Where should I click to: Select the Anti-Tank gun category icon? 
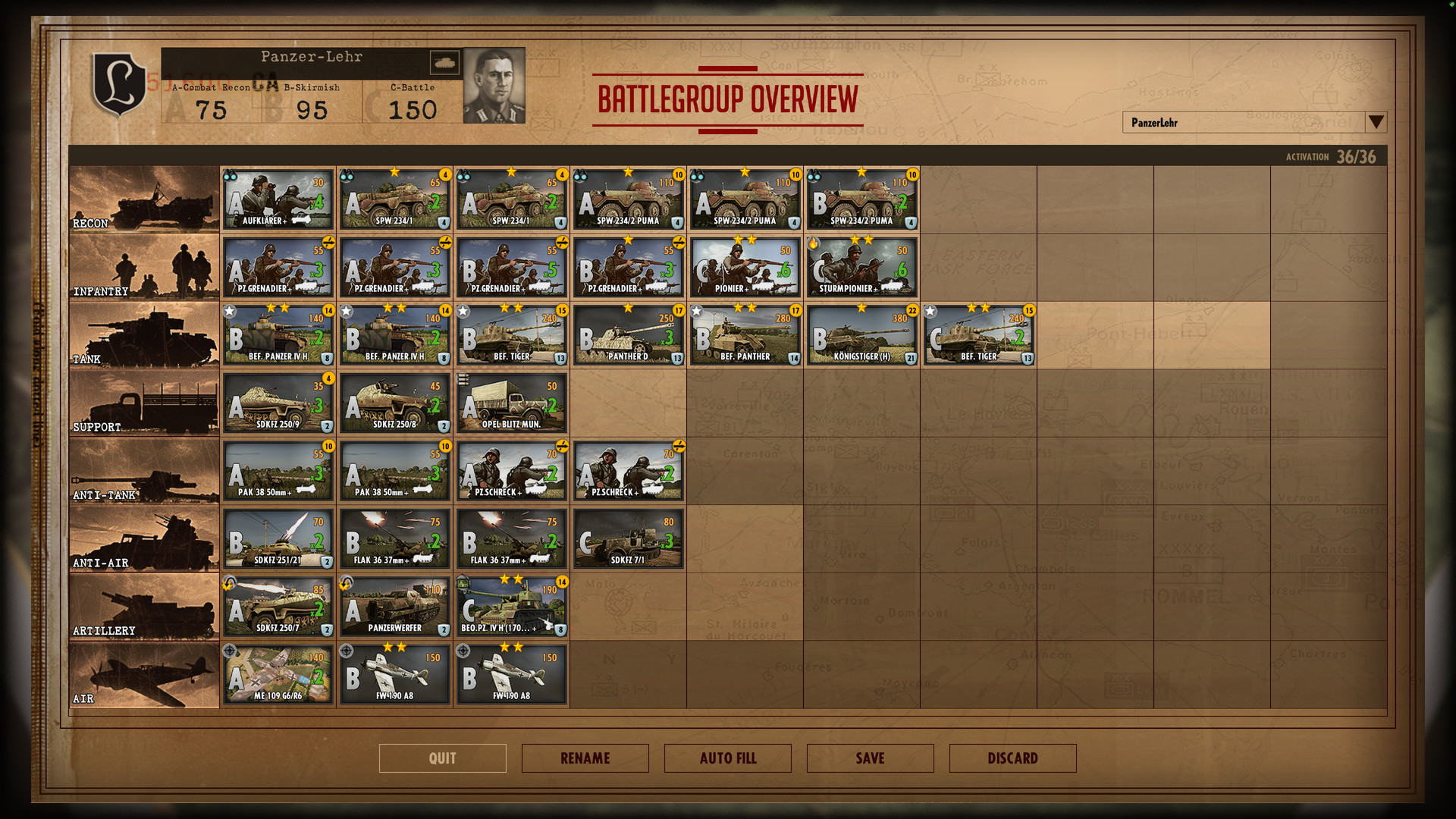144,470
